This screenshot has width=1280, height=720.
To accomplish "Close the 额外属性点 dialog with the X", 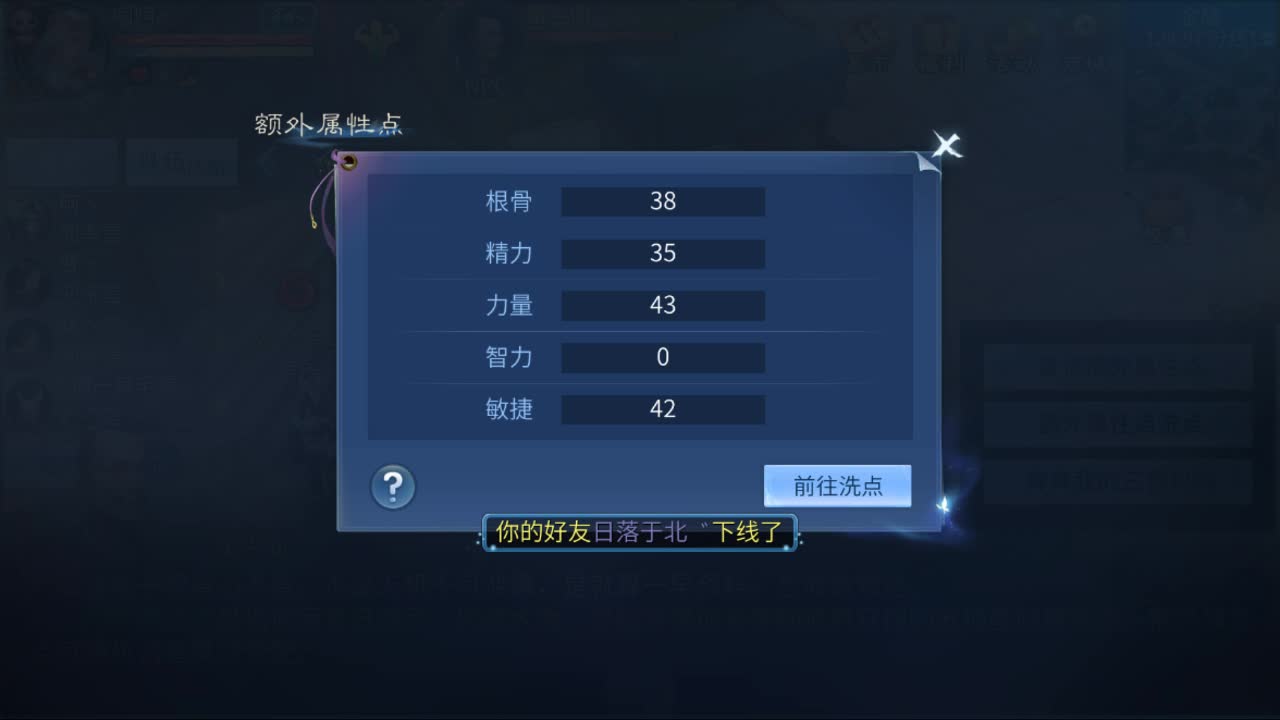I will click(x=946, y=145).
